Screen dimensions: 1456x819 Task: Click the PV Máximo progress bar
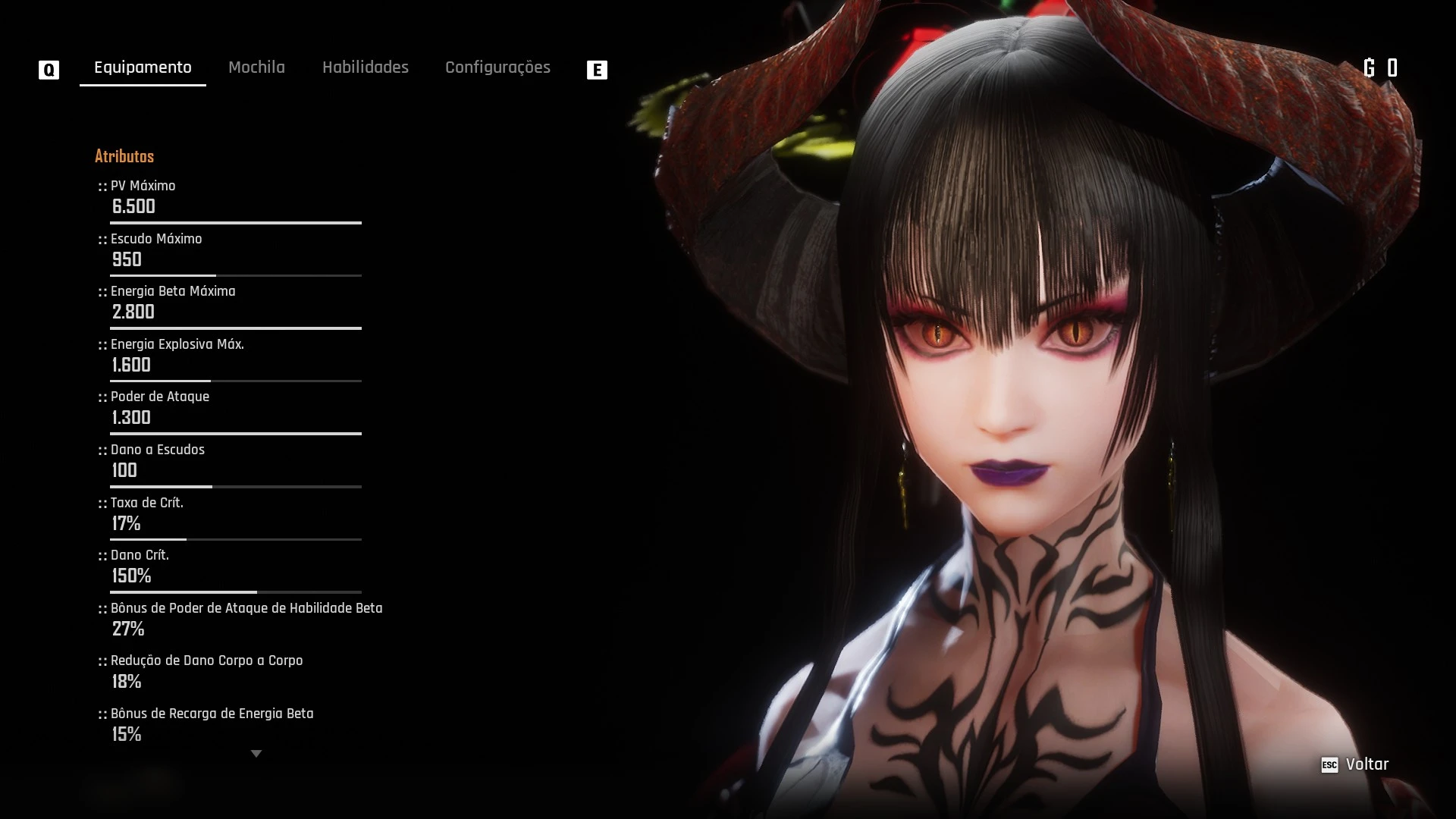[235, 223]
